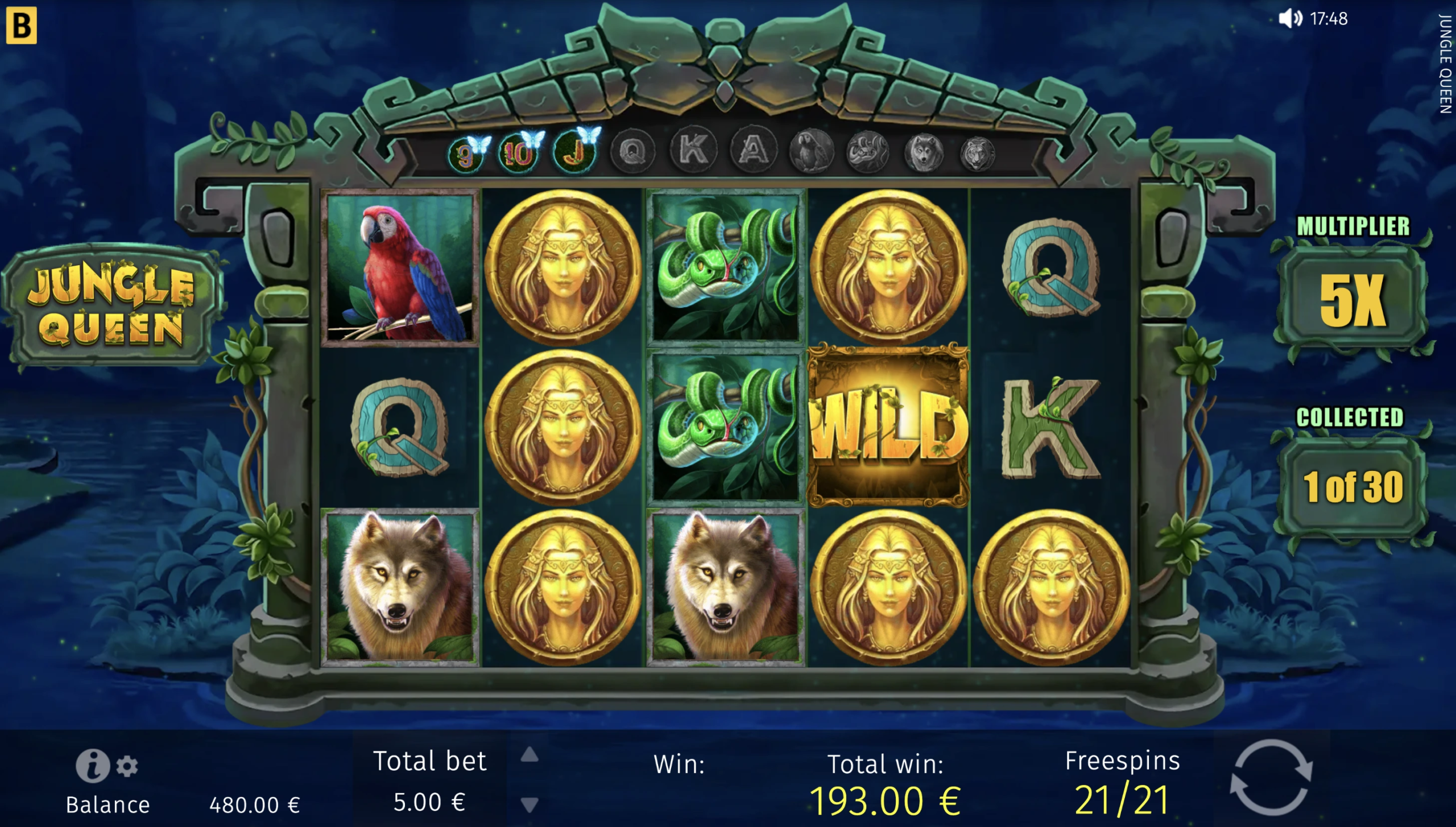Open settings via the gear icon
The height and width of the screenshot is (827, 1456).
(127, 766)
